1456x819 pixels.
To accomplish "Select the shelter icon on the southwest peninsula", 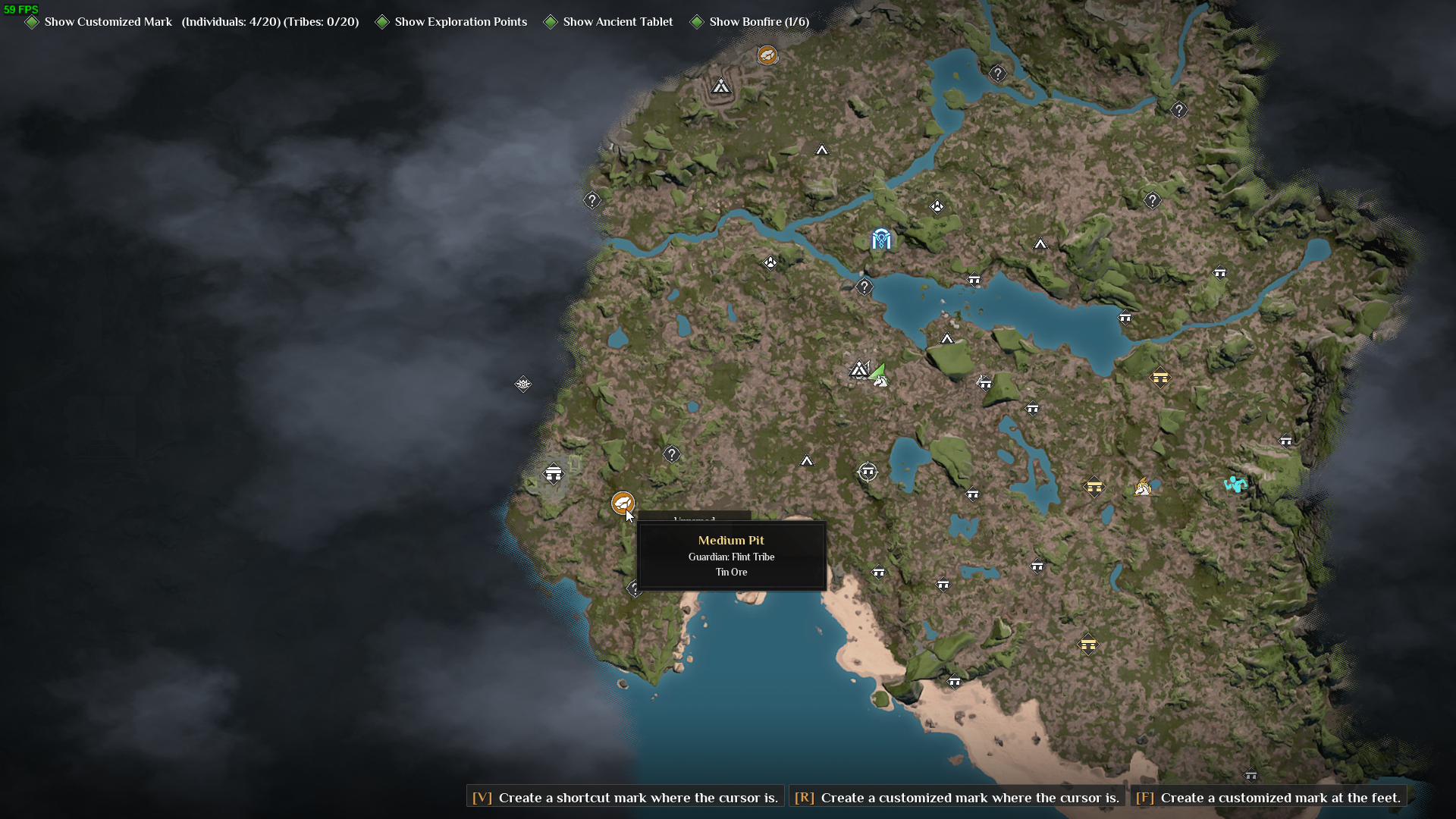I will pyautogui.click(x=554, y=475).
